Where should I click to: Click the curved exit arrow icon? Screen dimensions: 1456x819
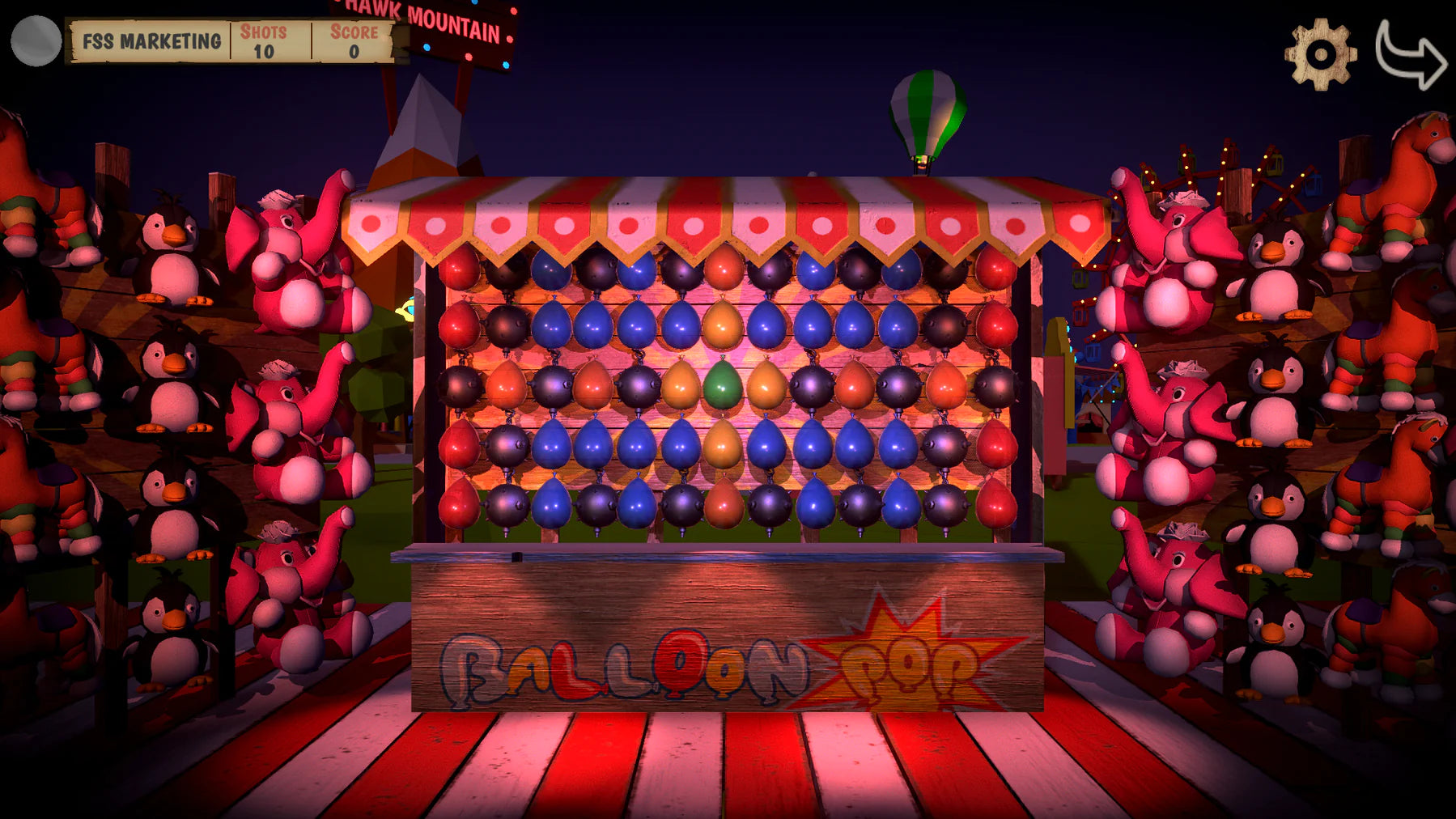[1409, 54]
